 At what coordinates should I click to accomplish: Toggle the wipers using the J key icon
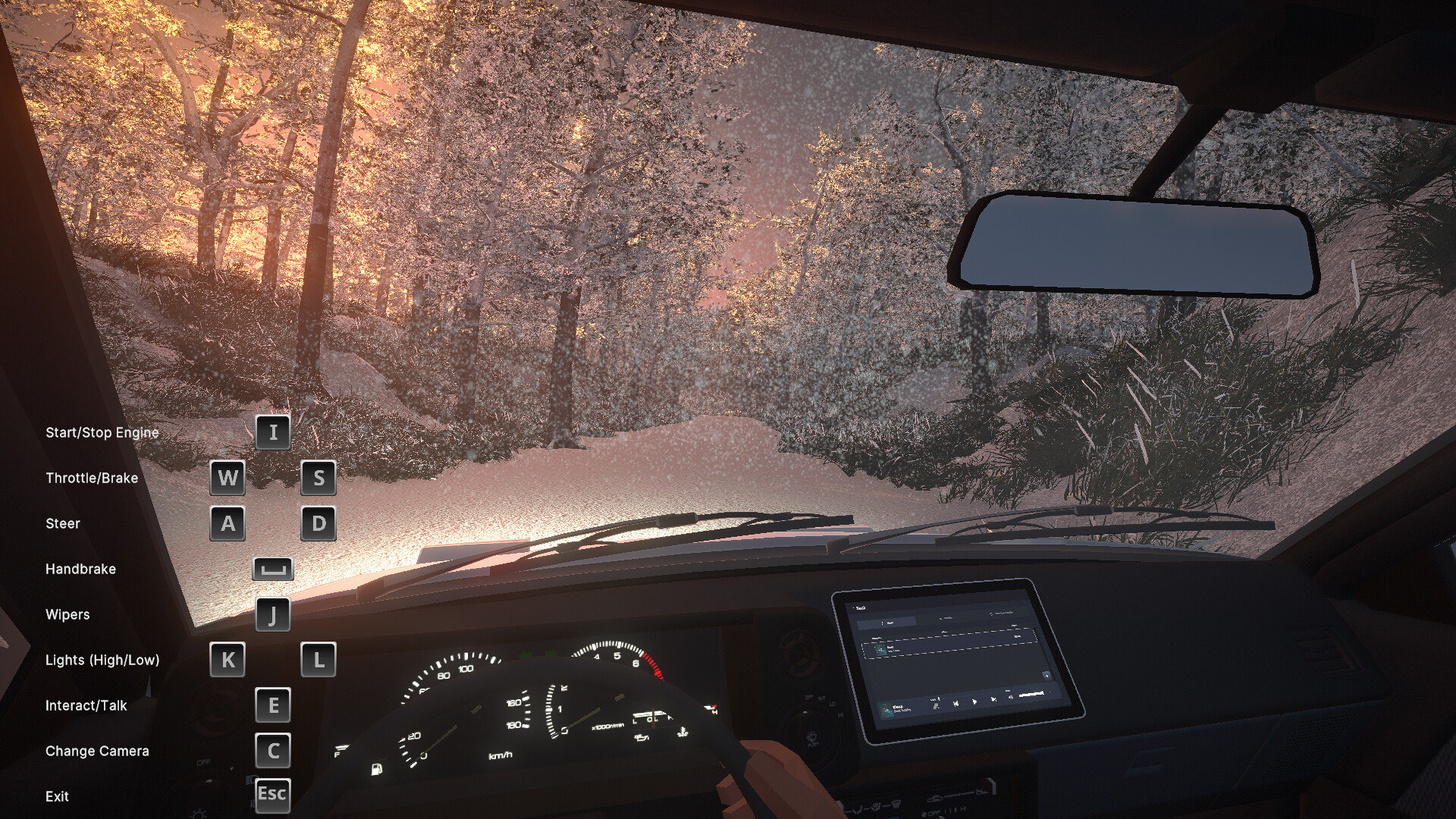273,615
